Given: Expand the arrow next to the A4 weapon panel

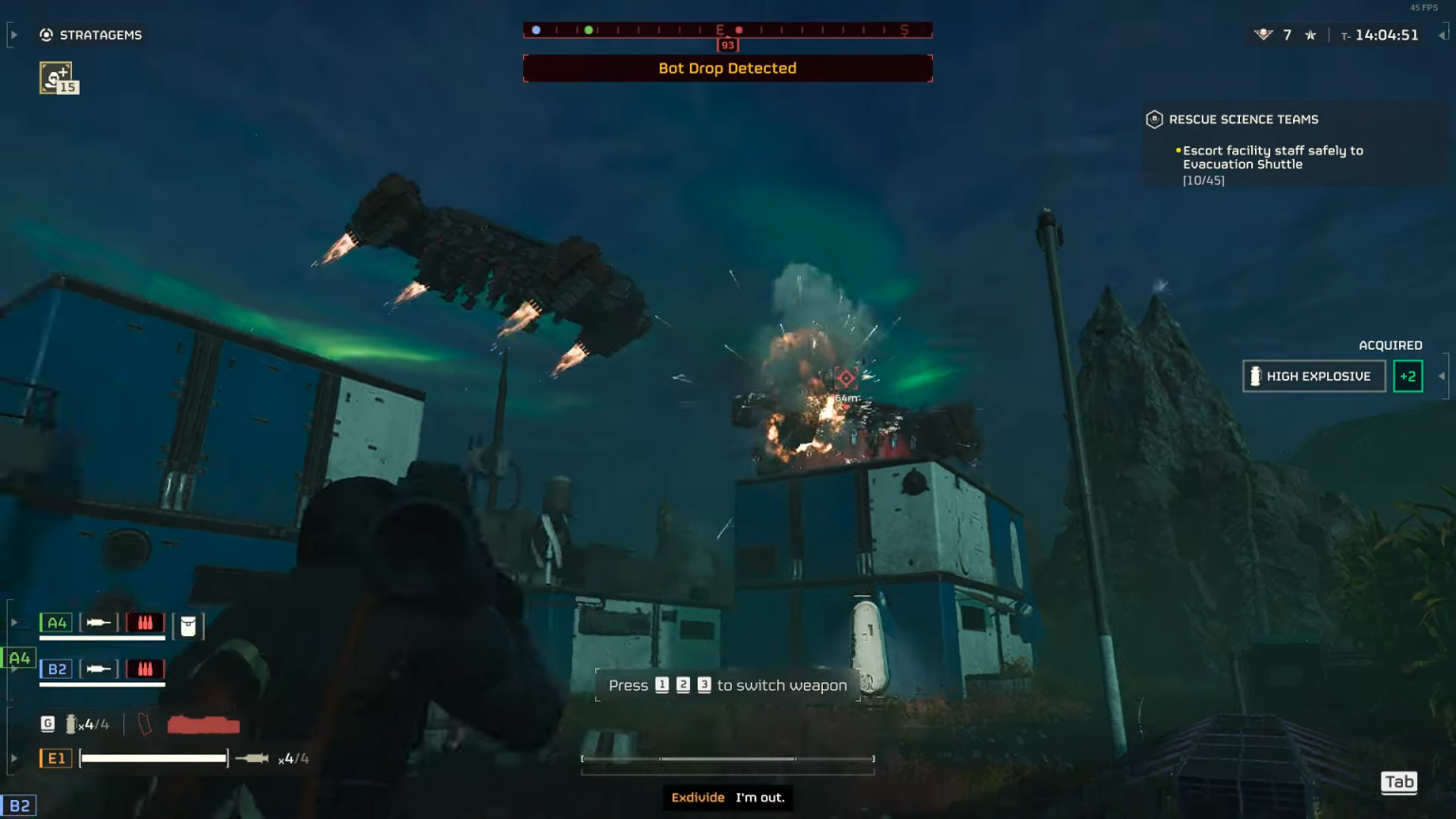Looking at the screenshot, I should [14, 621].
